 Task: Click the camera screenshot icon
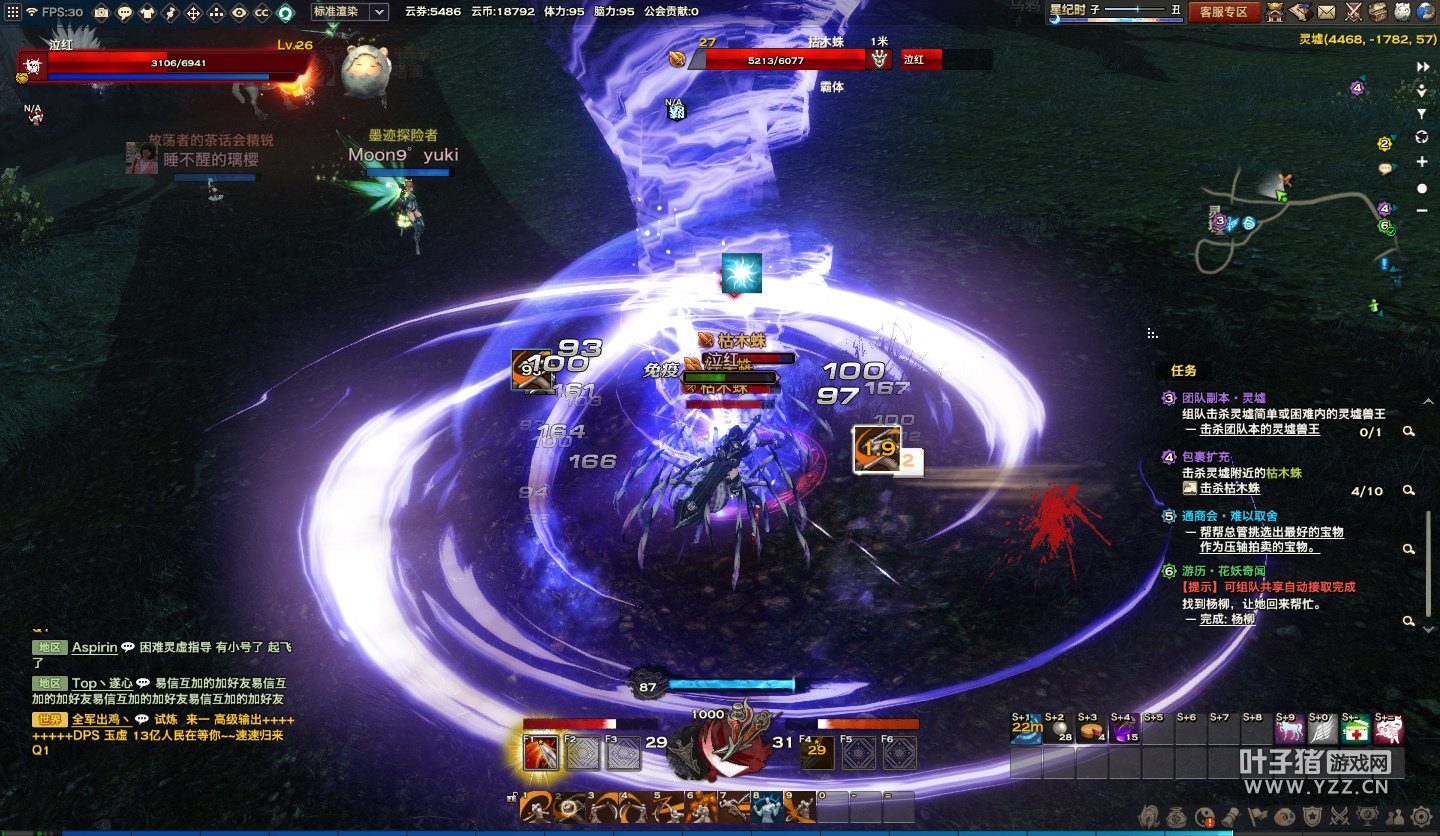[101, 13]
